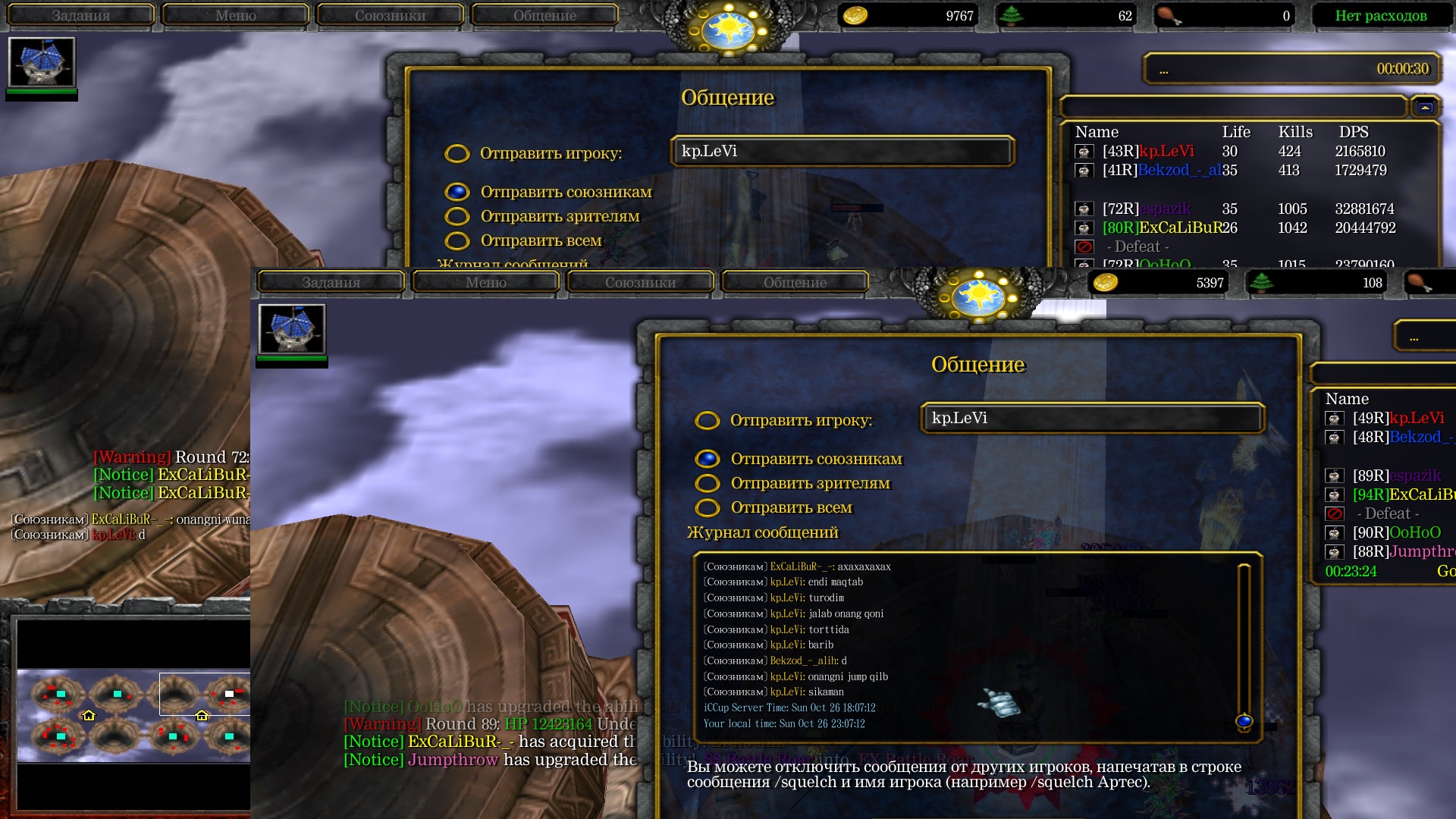Choose 'Отправить союзникам' in the dialog under 9767 gold

(x=457, y=192)
